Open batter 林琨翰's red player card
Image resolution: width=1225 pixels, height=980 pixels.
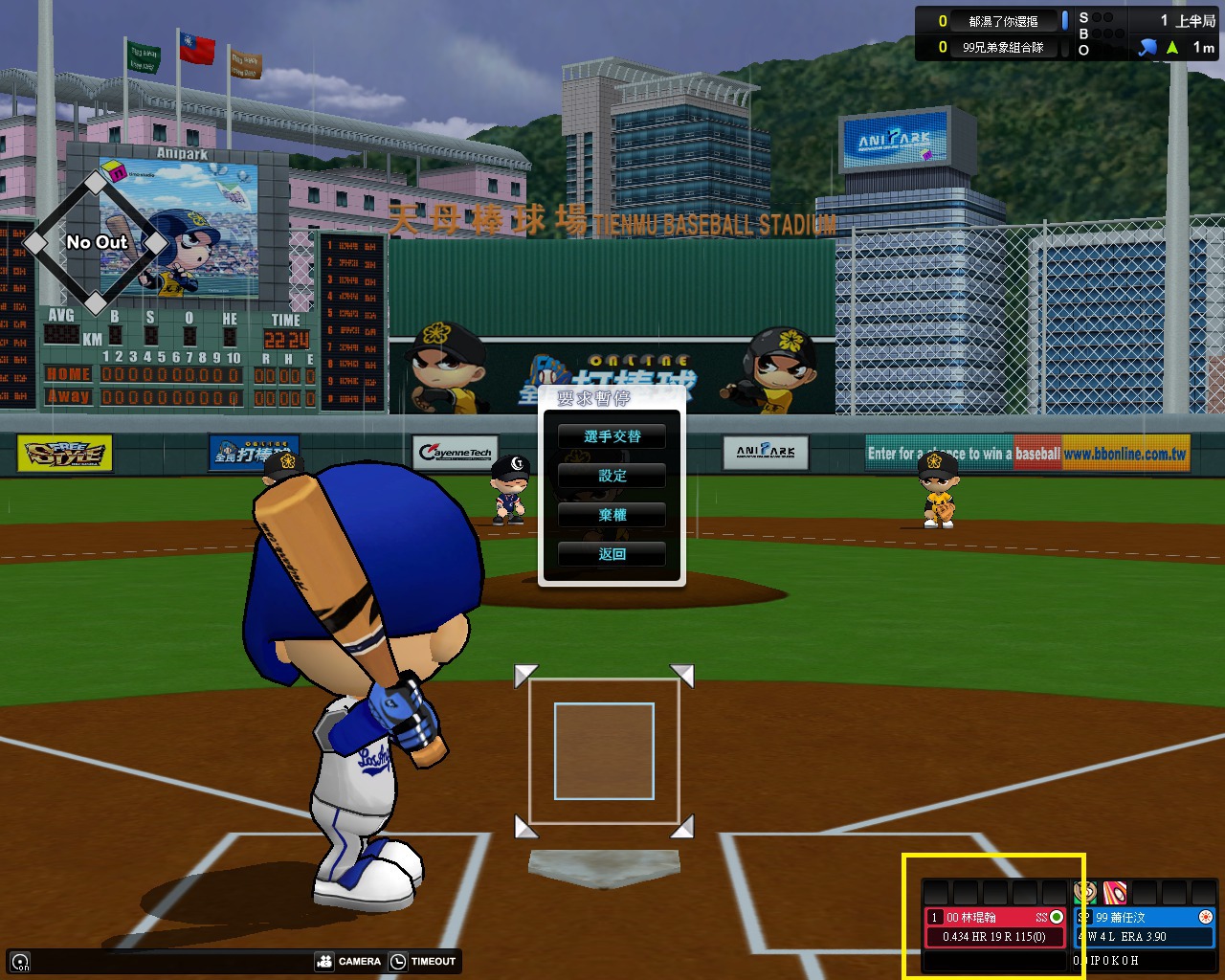(x=994, y=926)
